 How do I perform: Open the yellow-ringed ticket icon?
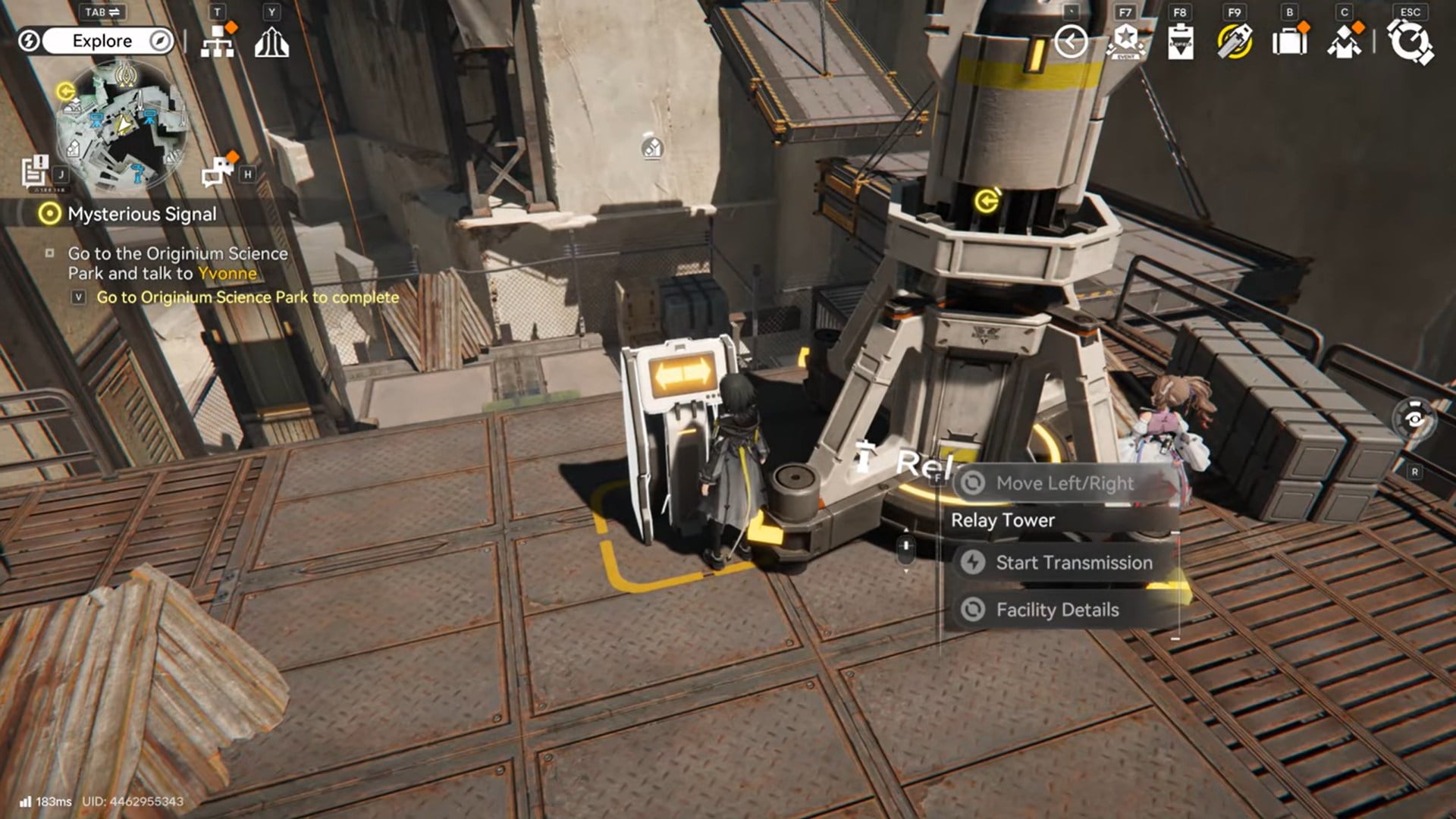click(1235, 42)
